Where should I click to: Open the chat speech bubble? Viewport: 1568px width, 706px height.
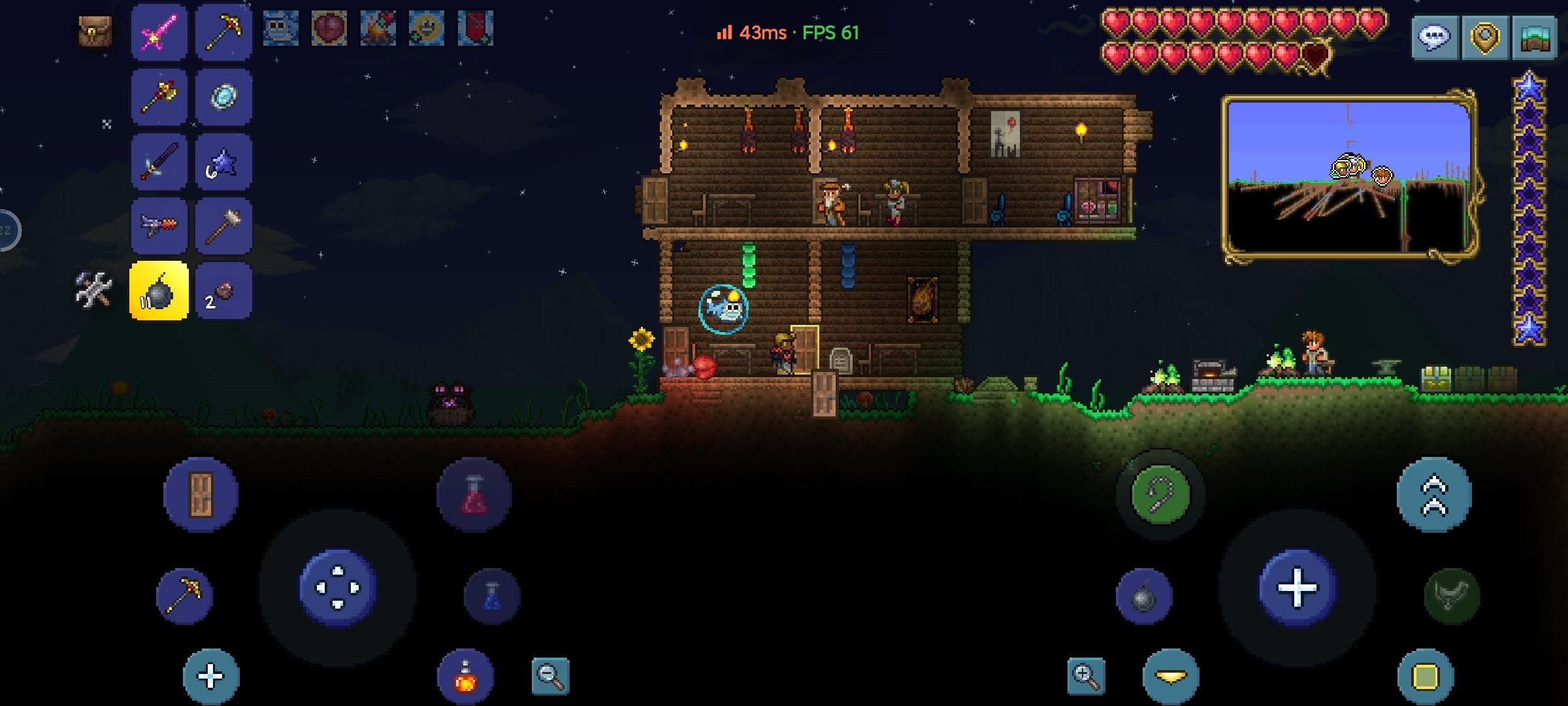pos(1435,37)
